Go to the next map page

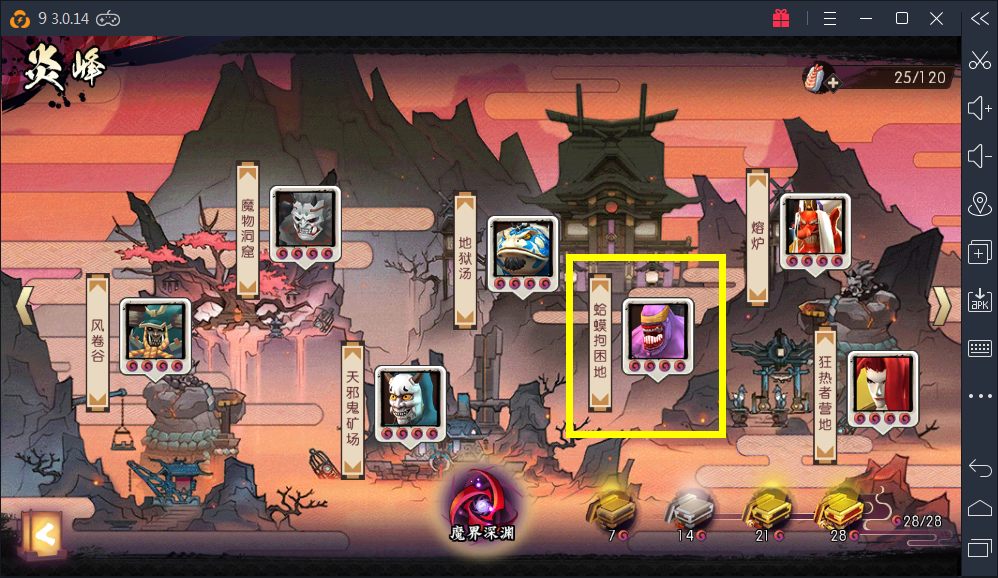[940, 308]
